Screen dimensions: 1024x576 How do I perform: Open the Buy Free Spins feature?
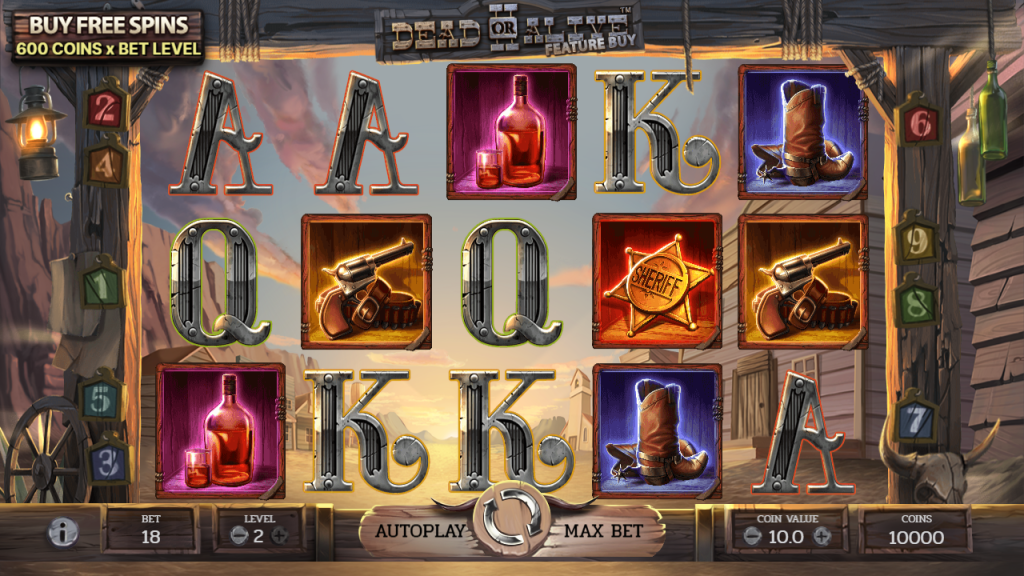(108, 36)
